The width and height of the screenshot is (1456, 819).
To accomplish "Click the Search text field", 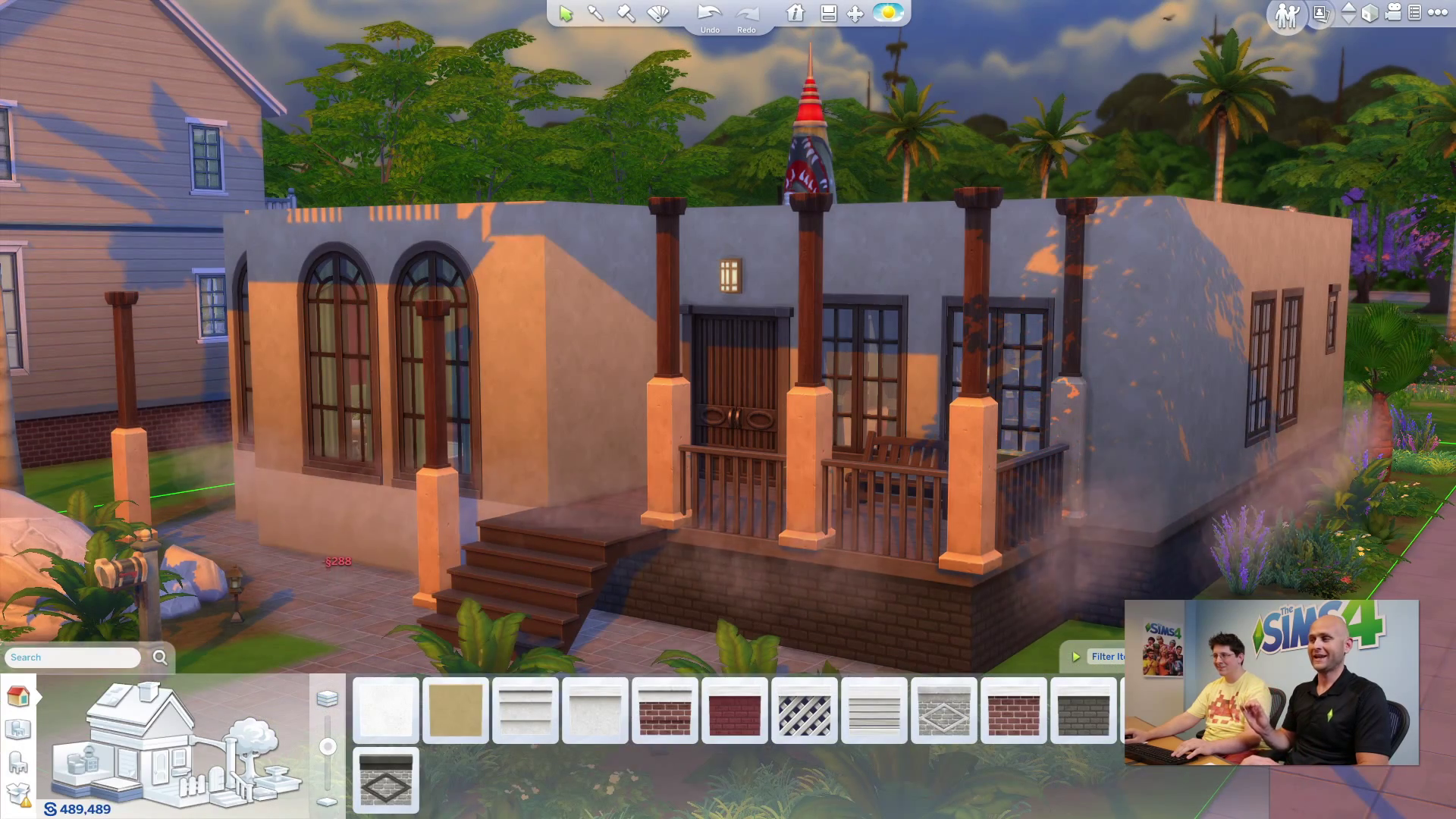I will tap(74, 657).
